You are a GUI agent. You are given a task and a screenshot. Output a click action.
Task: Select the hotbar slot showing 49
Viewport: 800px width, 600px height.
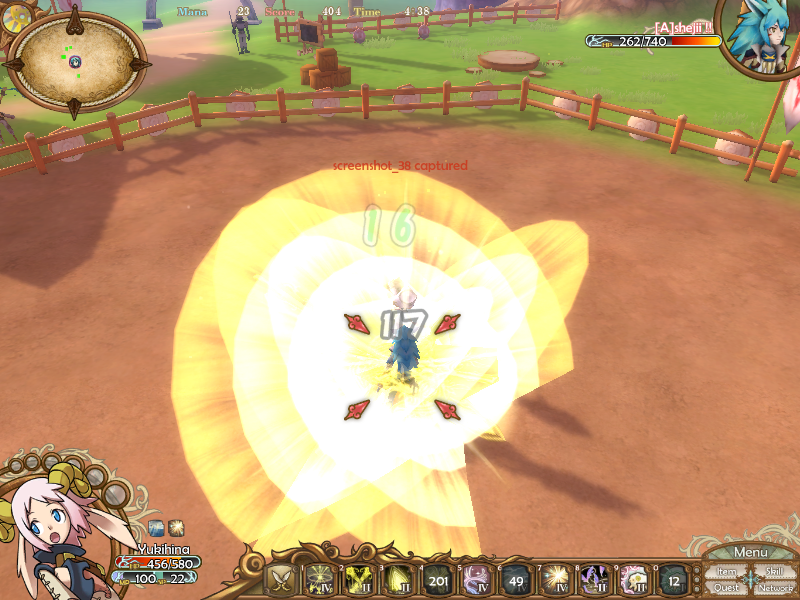(x=517, y=580)
